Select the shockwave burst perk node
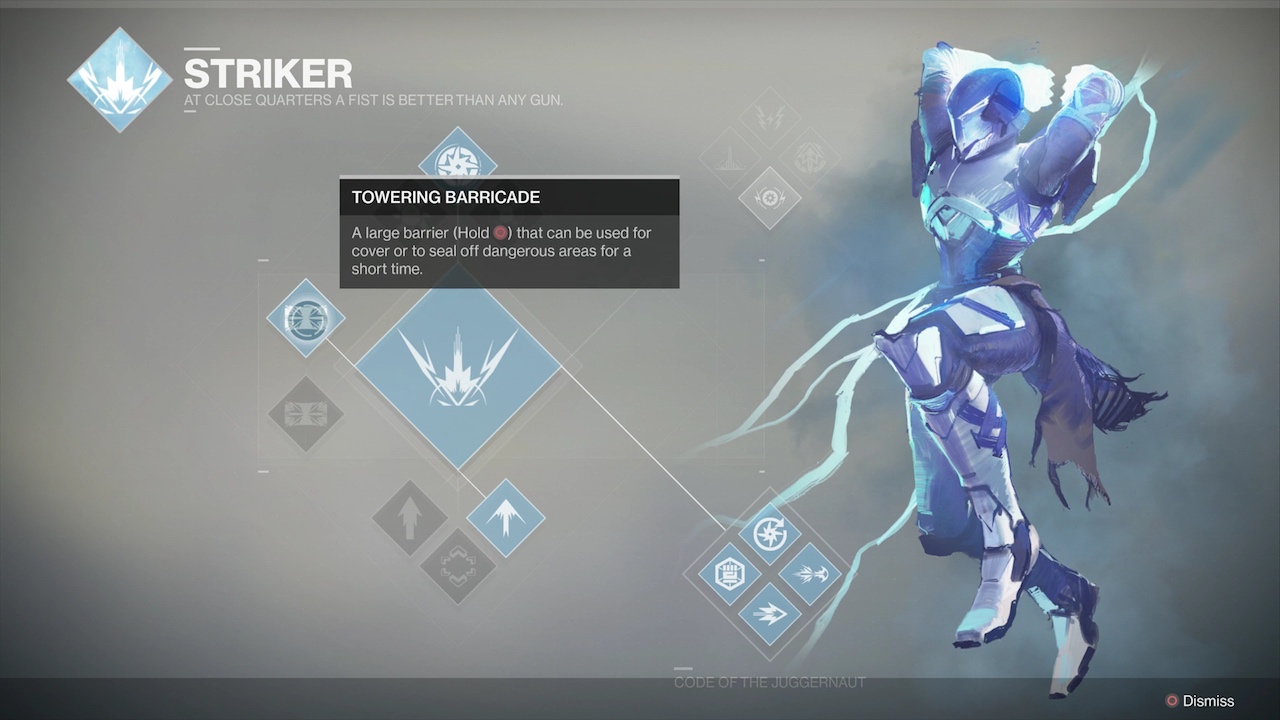The width and height of the screenshot is (1280, 720). pos(809,574)
